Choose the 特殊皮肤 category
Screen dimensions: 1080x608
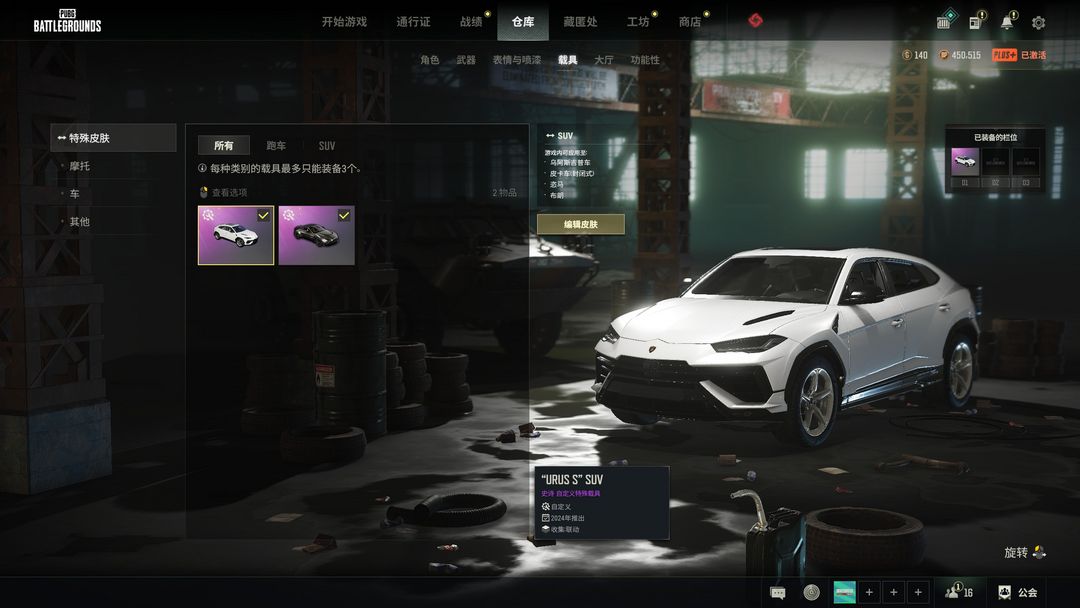[113, 138]
